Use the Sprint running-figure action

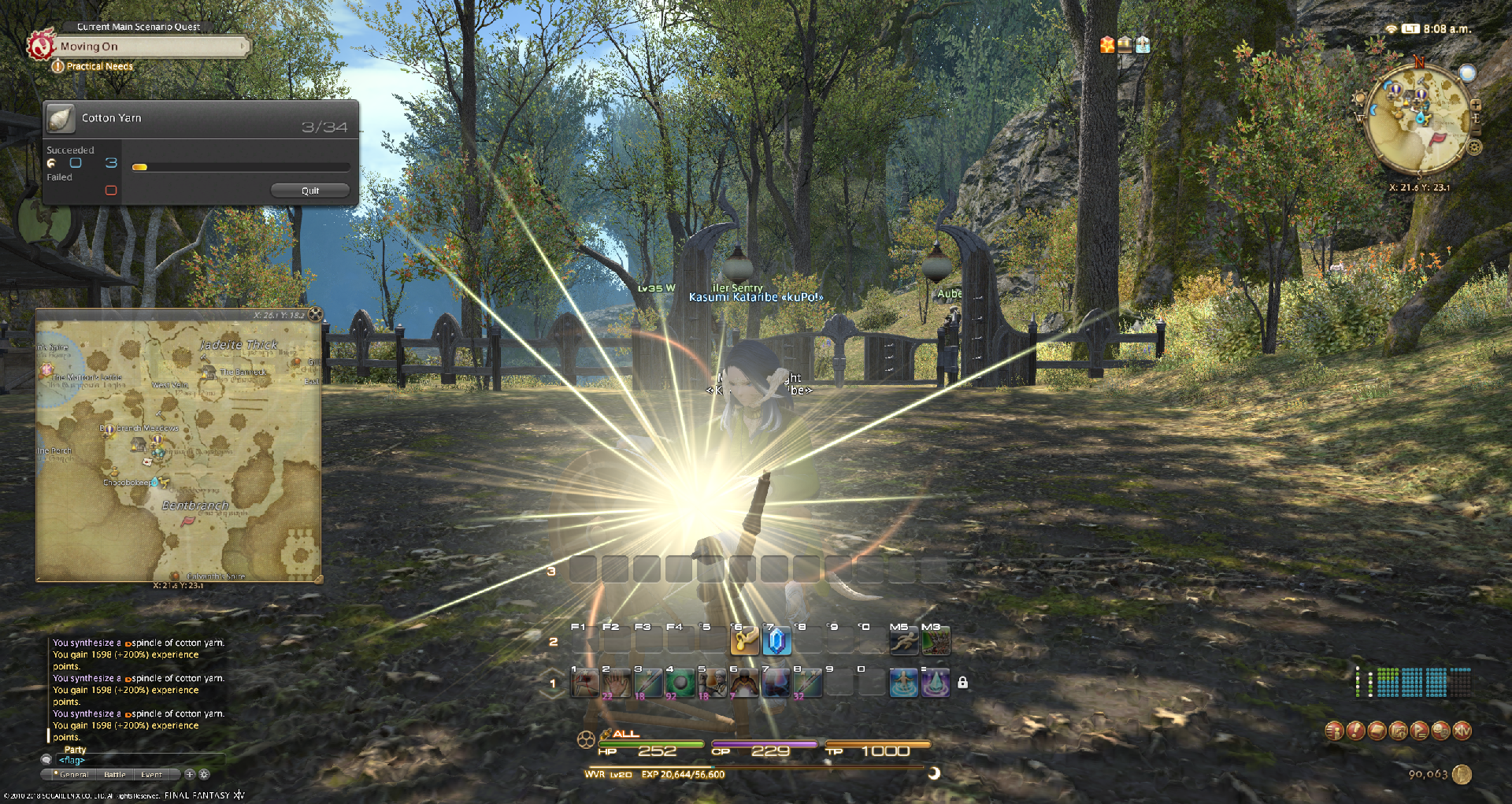tap(903, 641)
